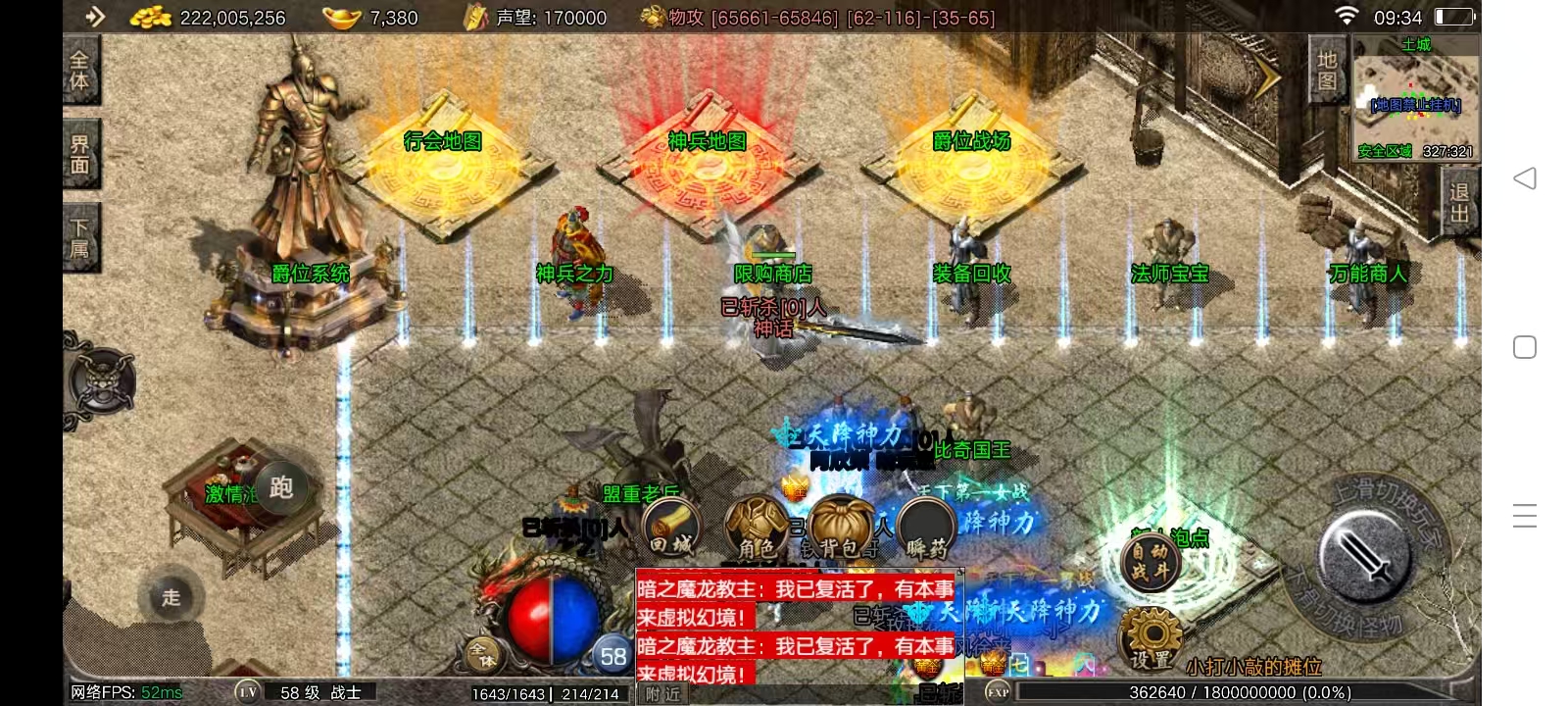Open the 角色 character sheet
Viewport: 1568px width, 706px height.
coord(756,529)
